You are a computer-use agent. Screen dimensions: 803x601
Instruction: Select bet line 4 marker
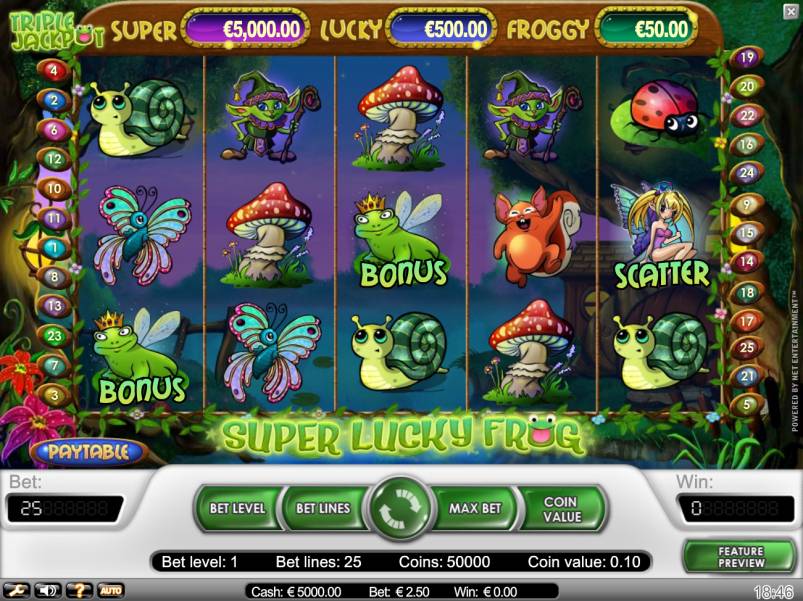(x=52, y=70)
